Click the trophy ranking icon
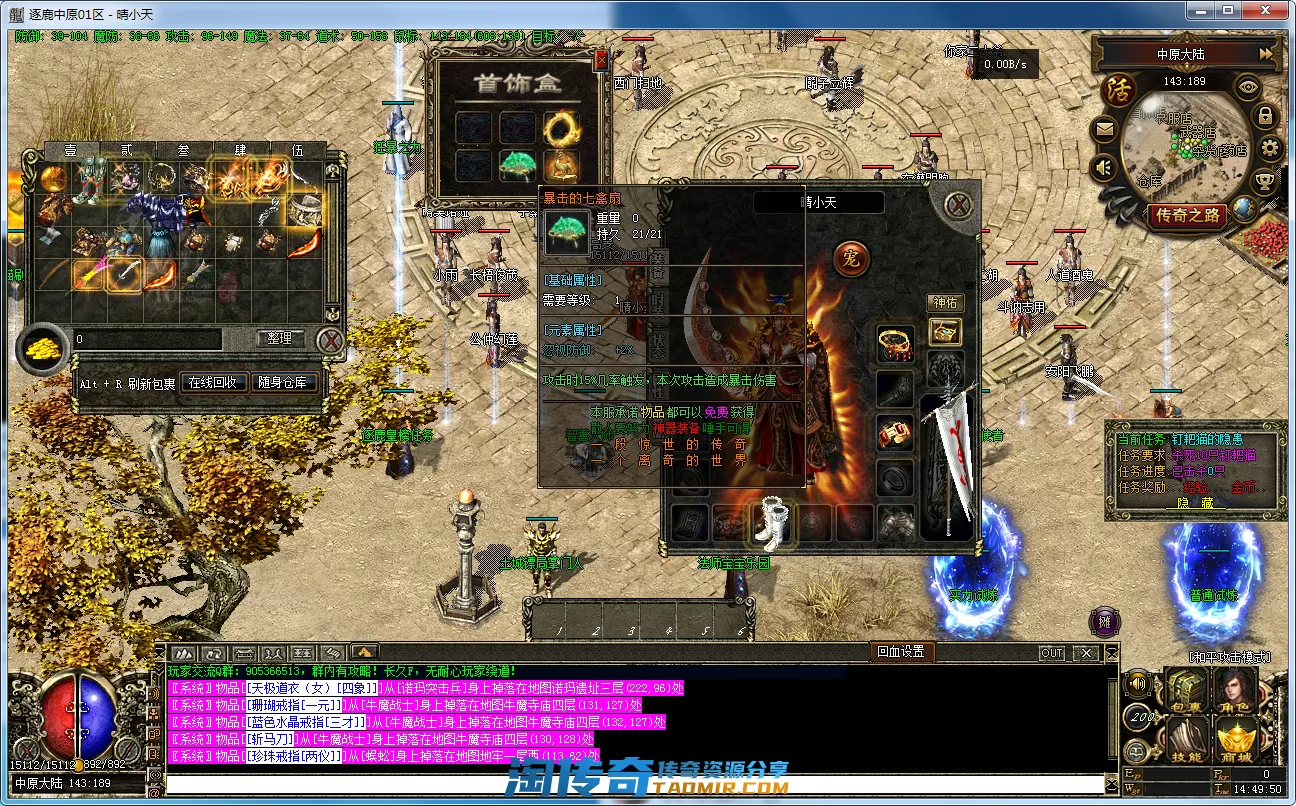Viewport: 1296px width, 806px height. [x=1265, y=181]
